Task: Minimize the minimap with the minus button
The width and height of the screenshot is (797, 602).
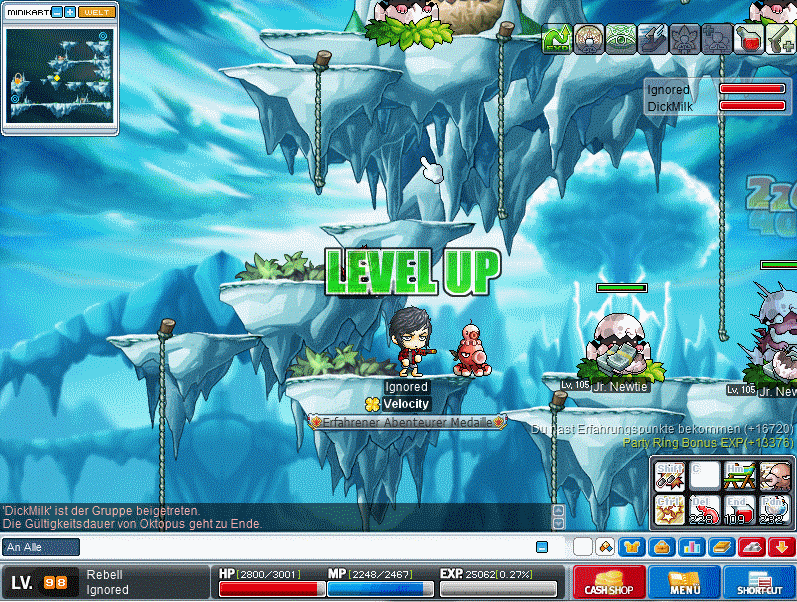Action: pos(58,12)
